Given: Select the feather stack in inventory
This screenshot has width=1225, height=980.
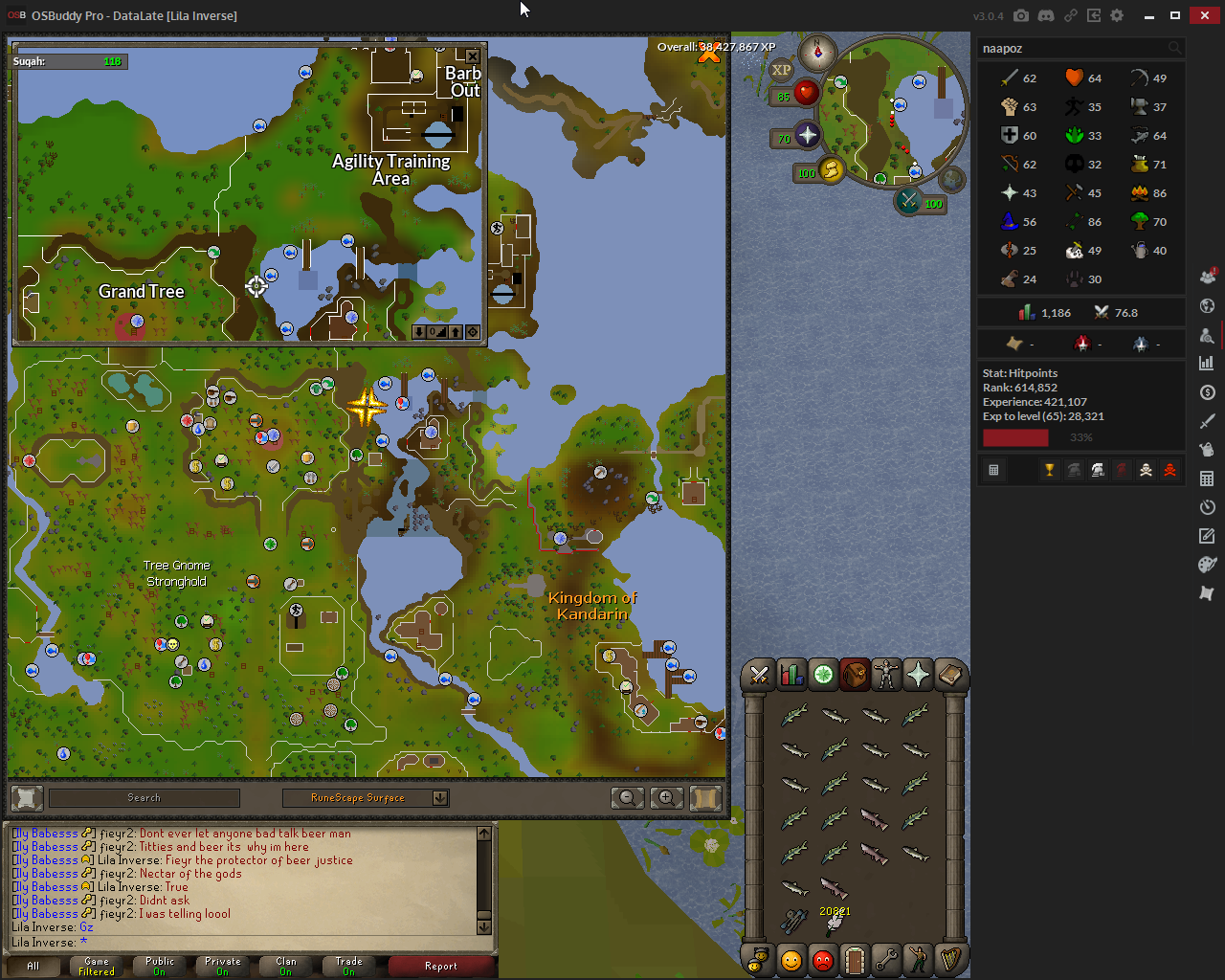Looking at the screenshot, I should 835,922.
